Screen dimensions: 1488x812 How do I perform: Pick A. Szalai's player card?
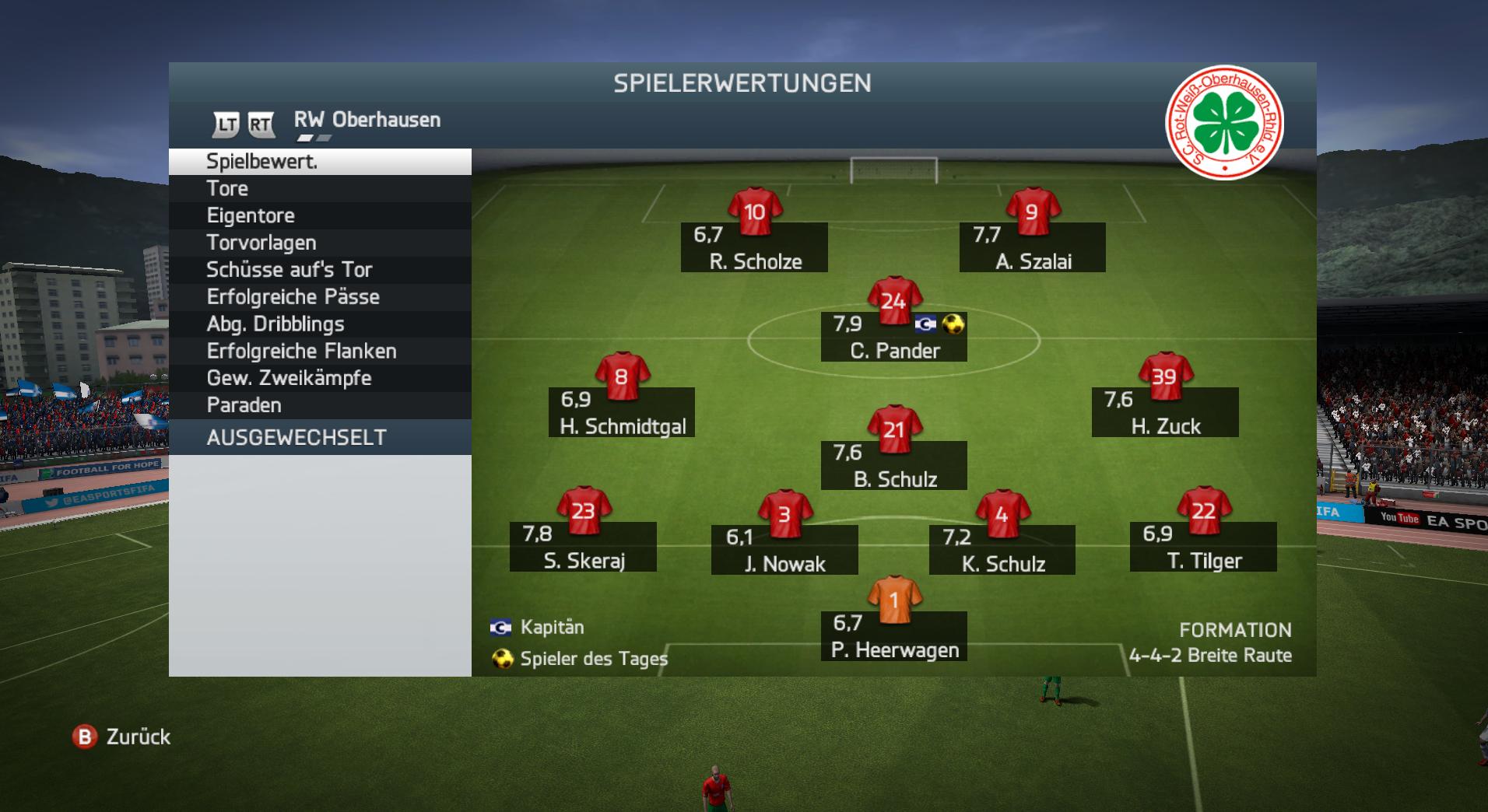tap(1032, 247)
